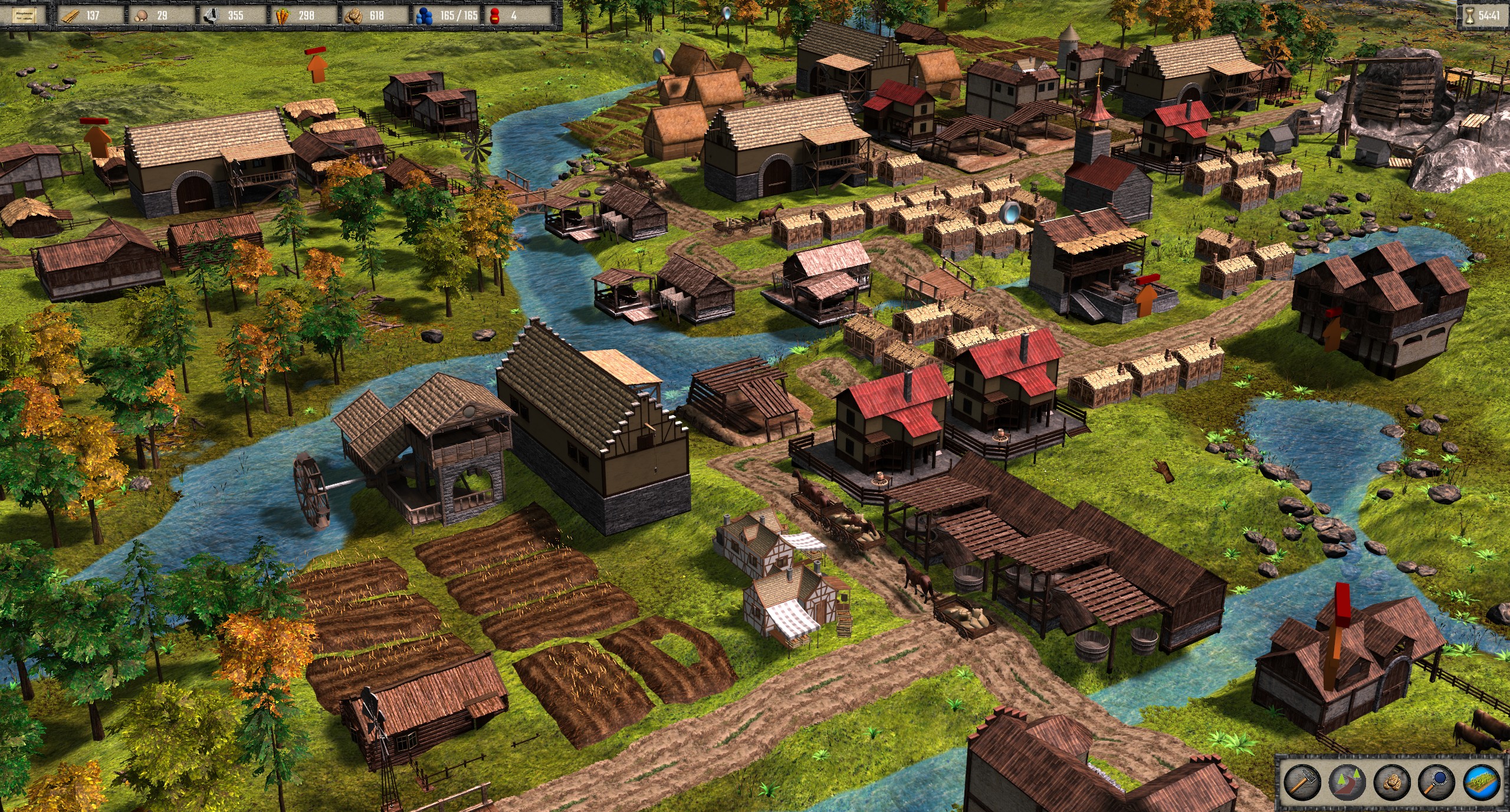Open the bread loaves goods panel
1510x812 pixels.
point(1392,782)
